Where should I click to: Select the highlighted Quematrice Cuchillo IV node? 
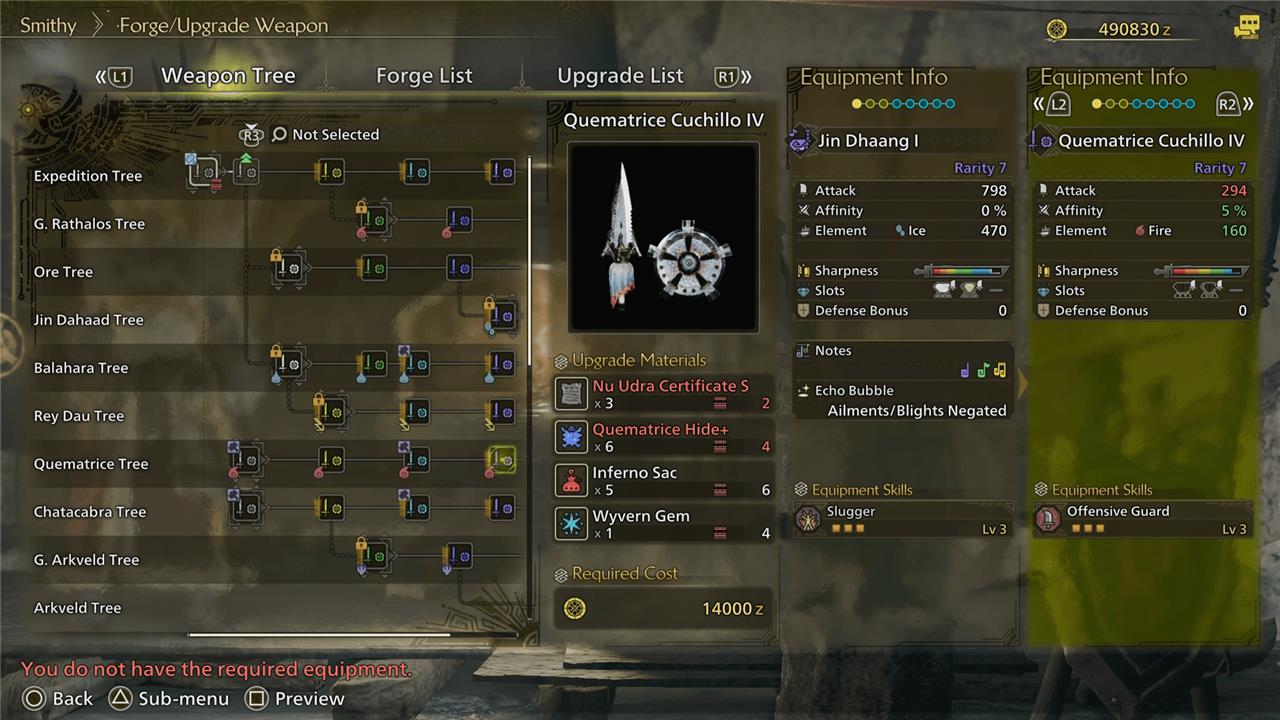pyautogui.click(x=501, y=460)
